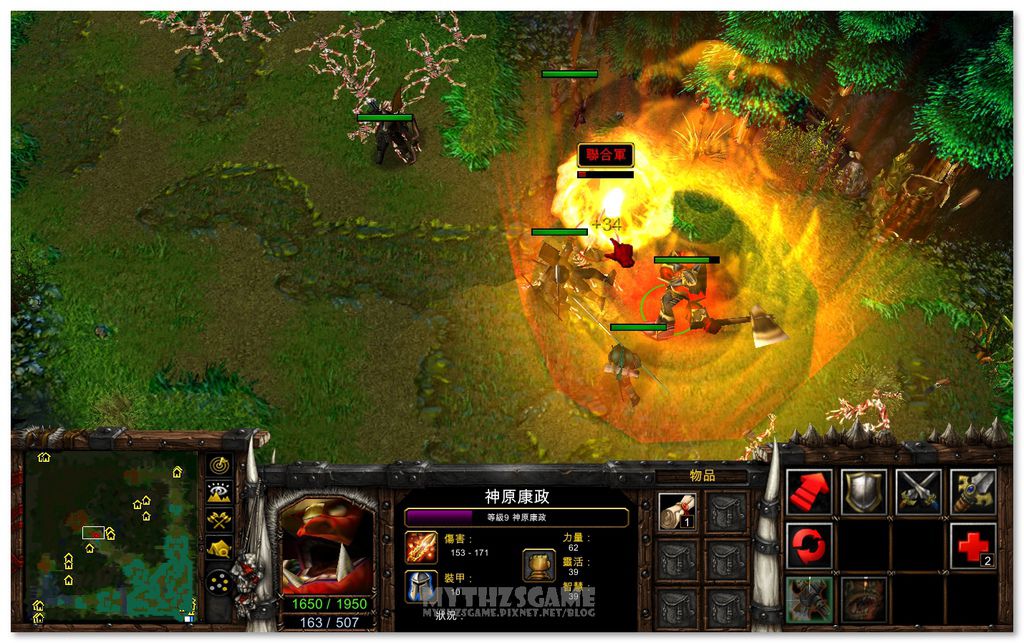Image resolution: width=1024 pixels, height=643 pixels.
Task: Activate the green-bordered hero ability icon
Action: point(809,599)
